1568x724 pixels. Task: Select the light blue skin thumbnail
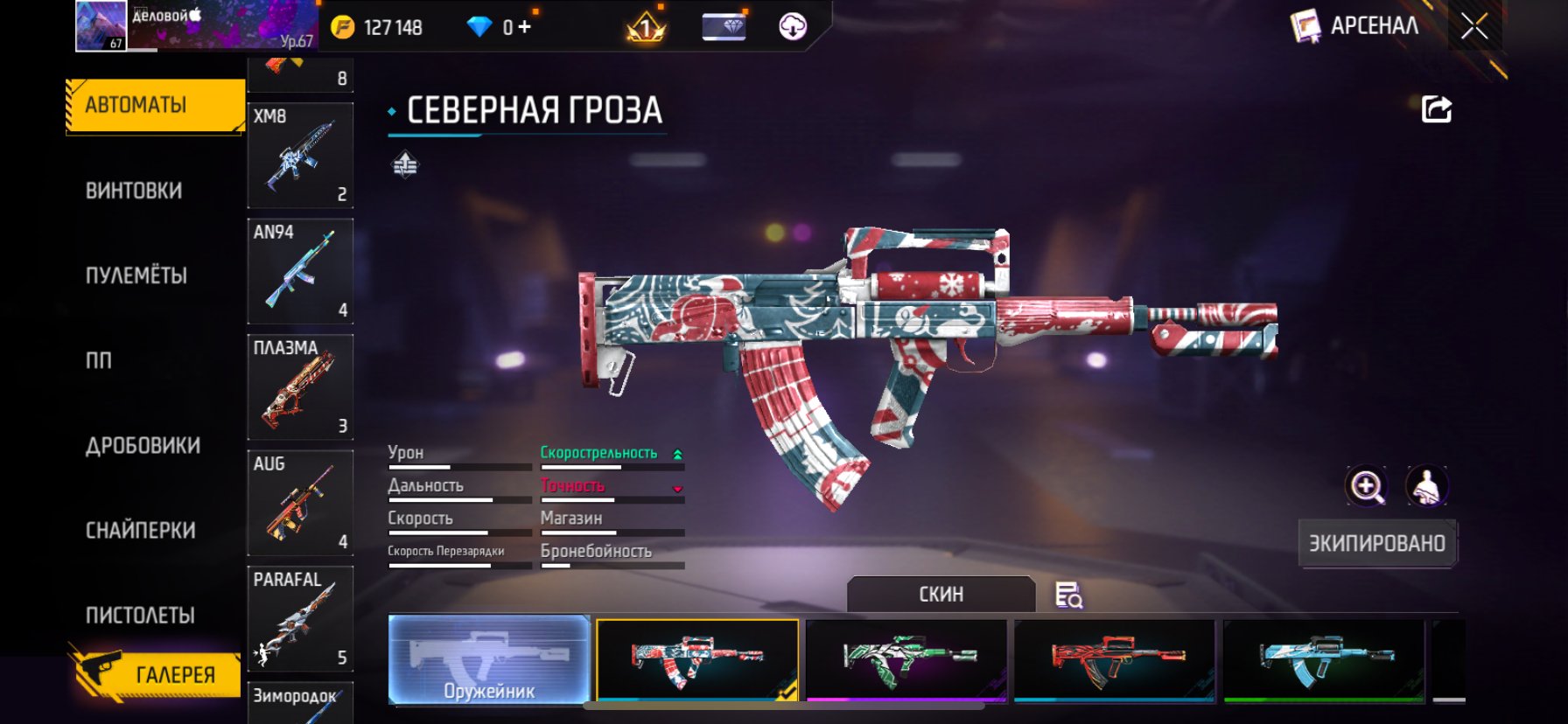click(1324, 660)
